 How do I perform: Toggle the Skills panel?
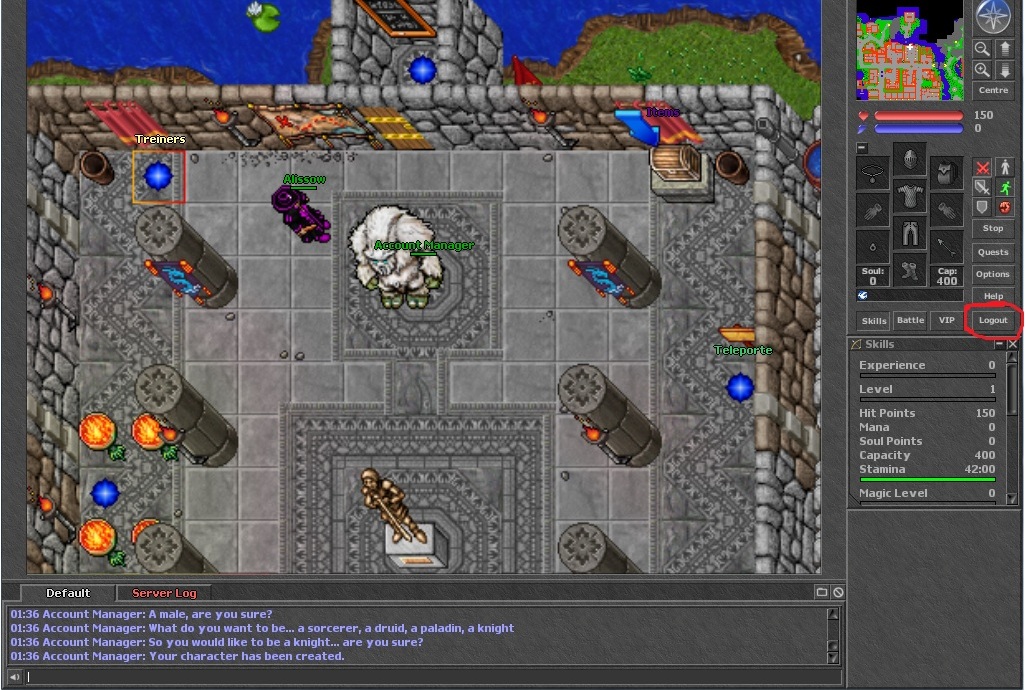click(x=874, y=320)
